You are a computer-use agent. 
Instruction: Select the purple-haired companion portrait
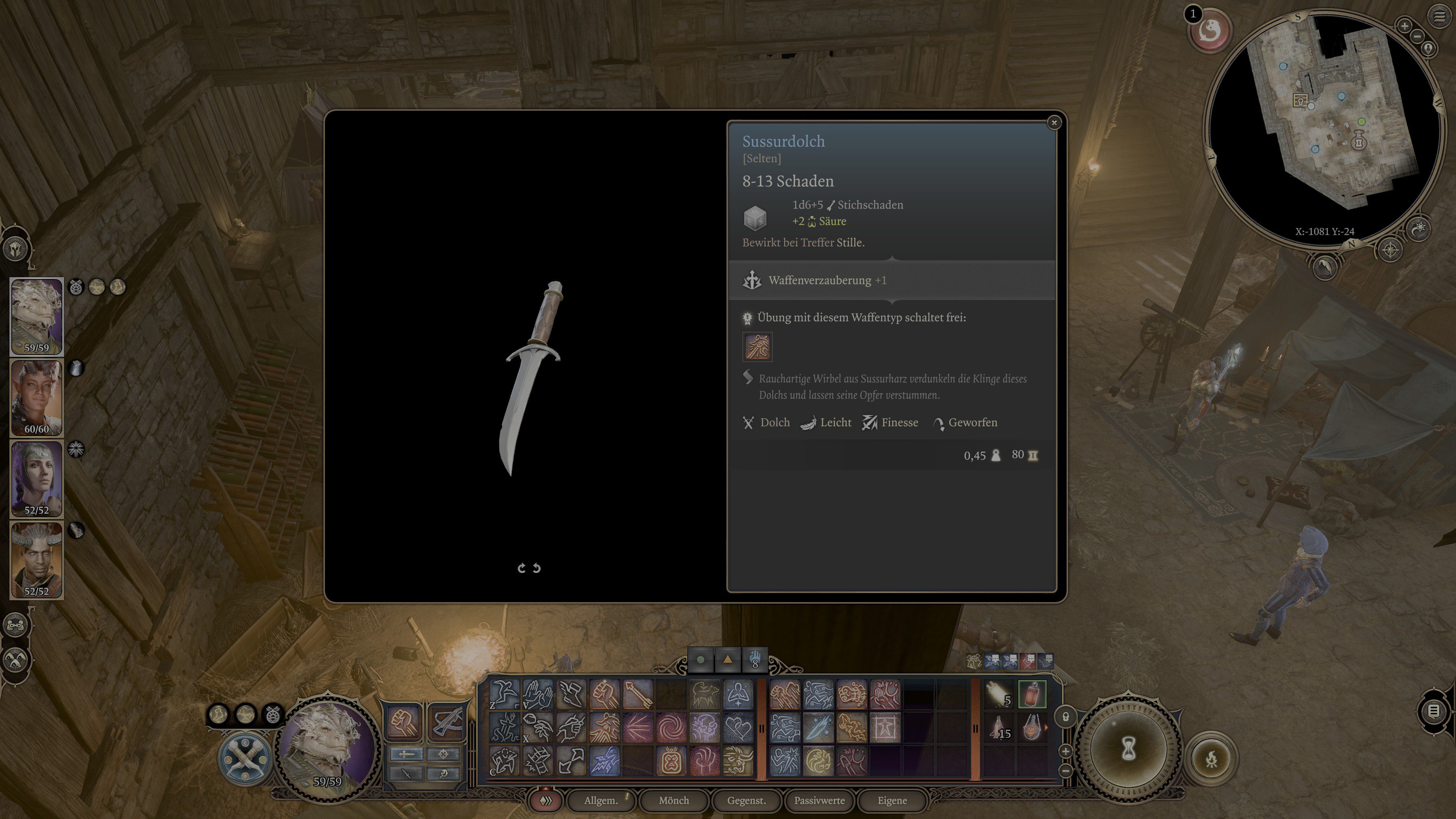pos(37,478)
